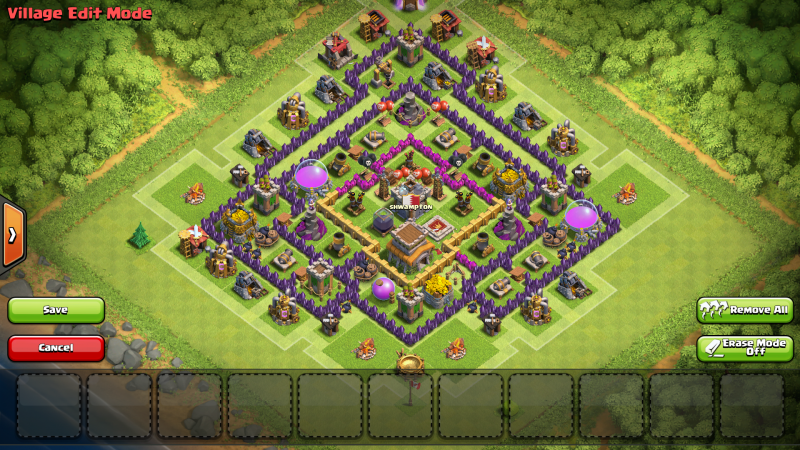Save the village layout
This screenshot has width=800, height=450.
56,310
